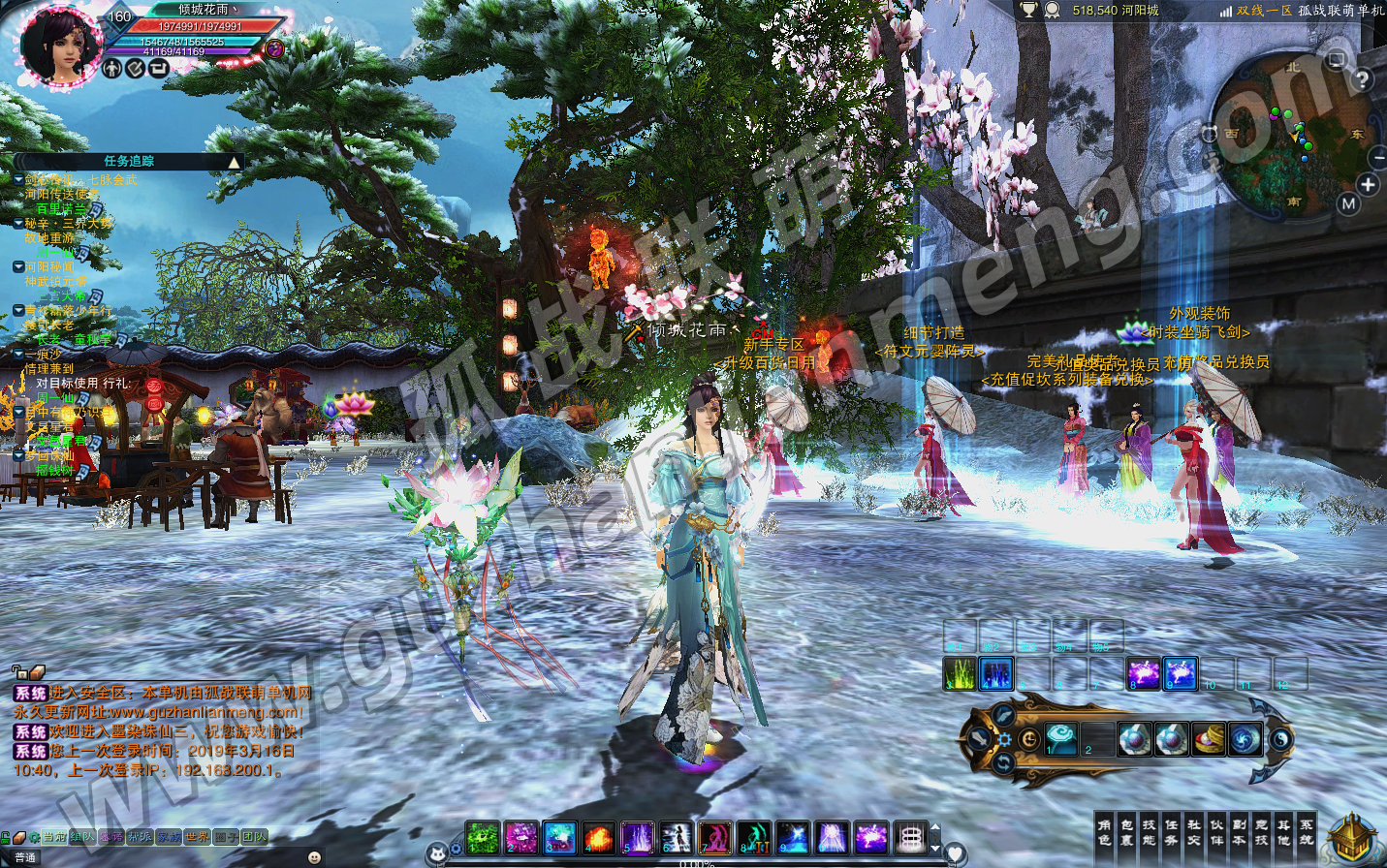1387x868 pixels.
Task: Click the yin-yang button on the item bar
Action: pos(1280,739)
